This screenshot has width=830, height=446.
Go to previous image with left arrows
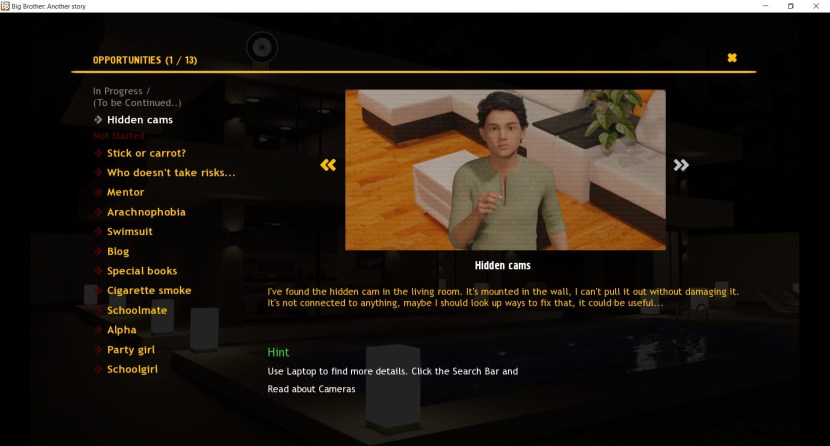tap(328, 165)
